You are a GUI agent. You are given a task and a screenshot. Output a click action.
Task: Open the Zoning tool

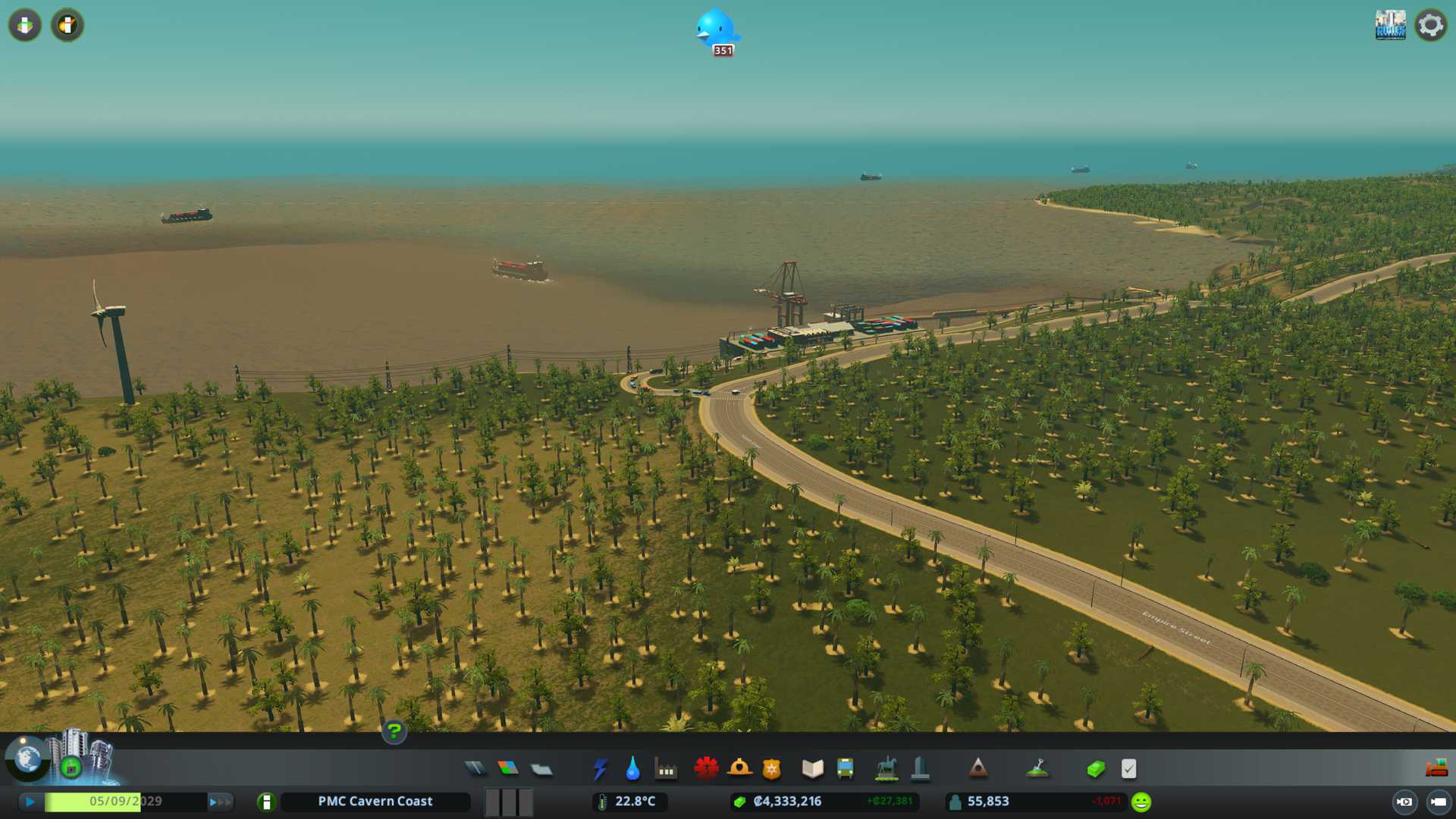click(x=508, y=769)
